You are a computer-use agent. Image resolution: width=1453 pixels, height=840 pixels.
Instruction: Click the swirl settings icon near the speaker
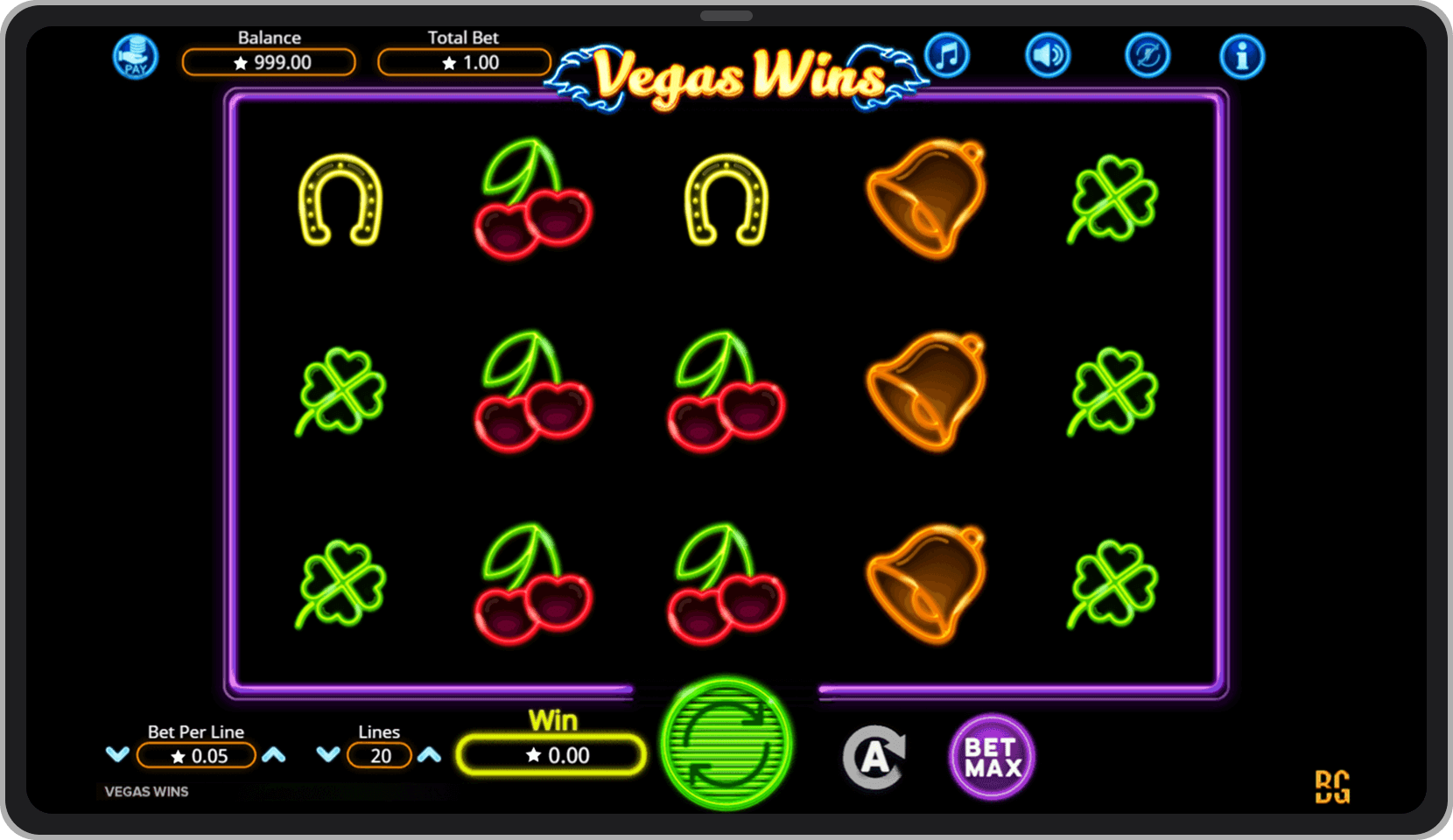[x=1147, y=54]
